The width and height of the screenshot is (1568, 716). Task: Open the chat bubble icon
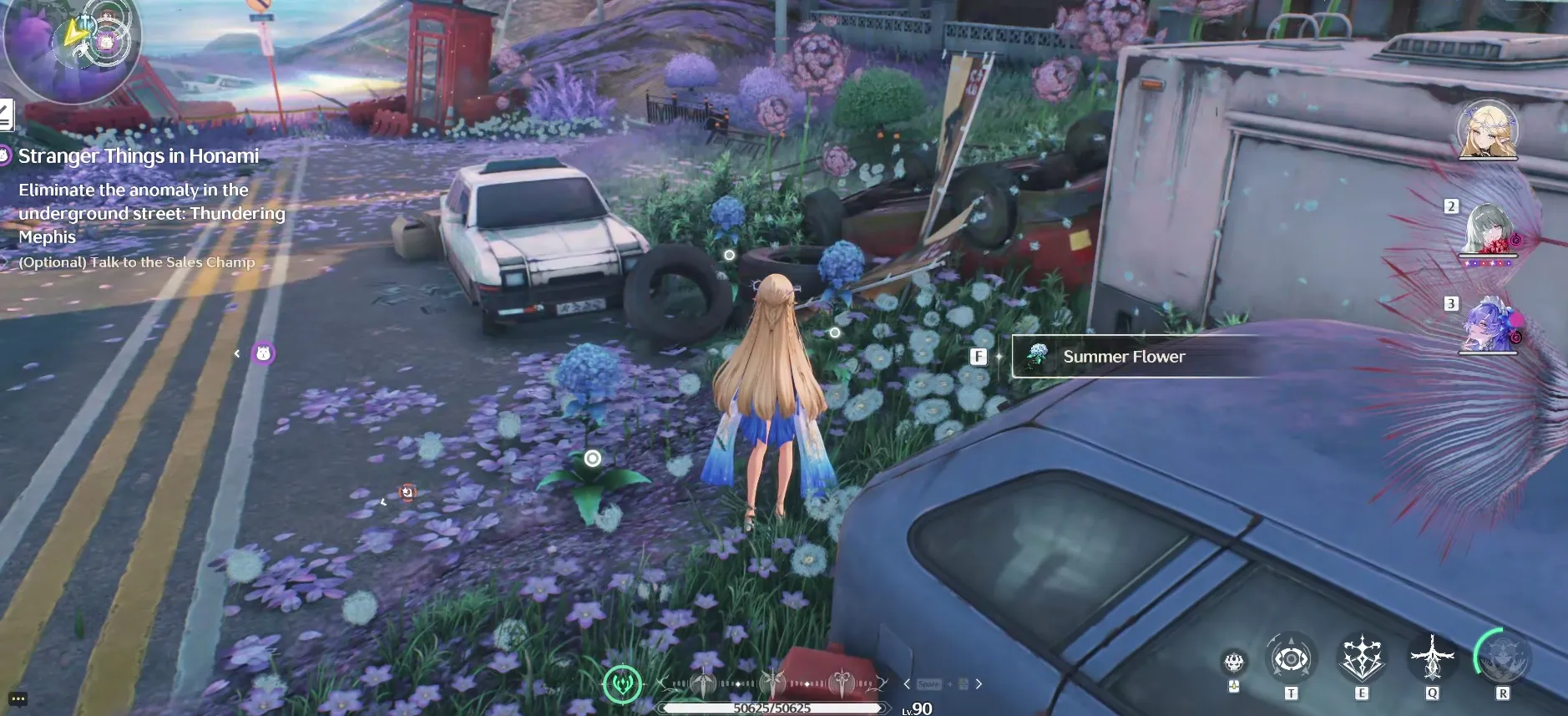click(x=18, y=699)
